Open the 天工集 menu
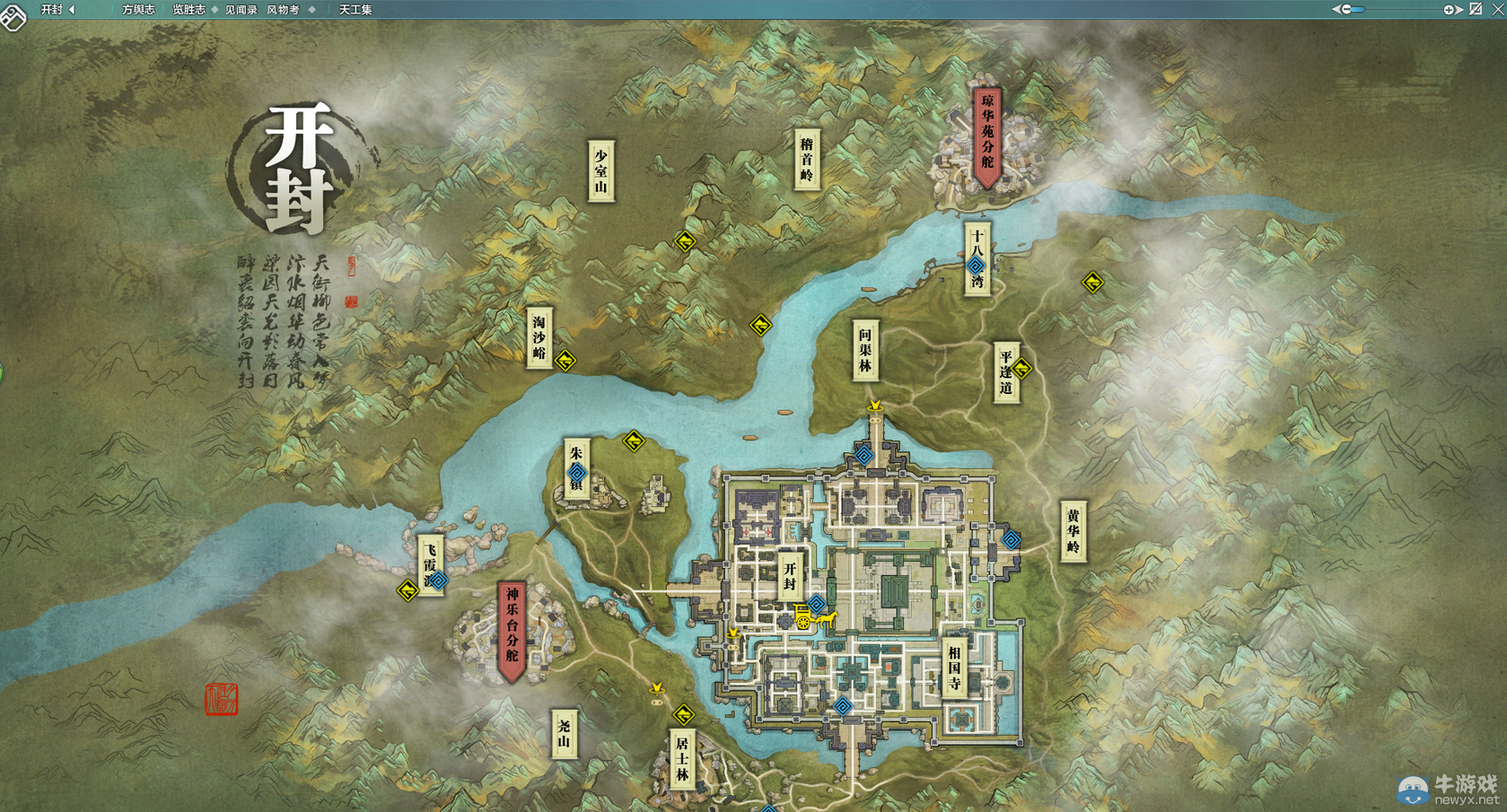This screenshot has height=812, width=1507. [x=353, y=8]
